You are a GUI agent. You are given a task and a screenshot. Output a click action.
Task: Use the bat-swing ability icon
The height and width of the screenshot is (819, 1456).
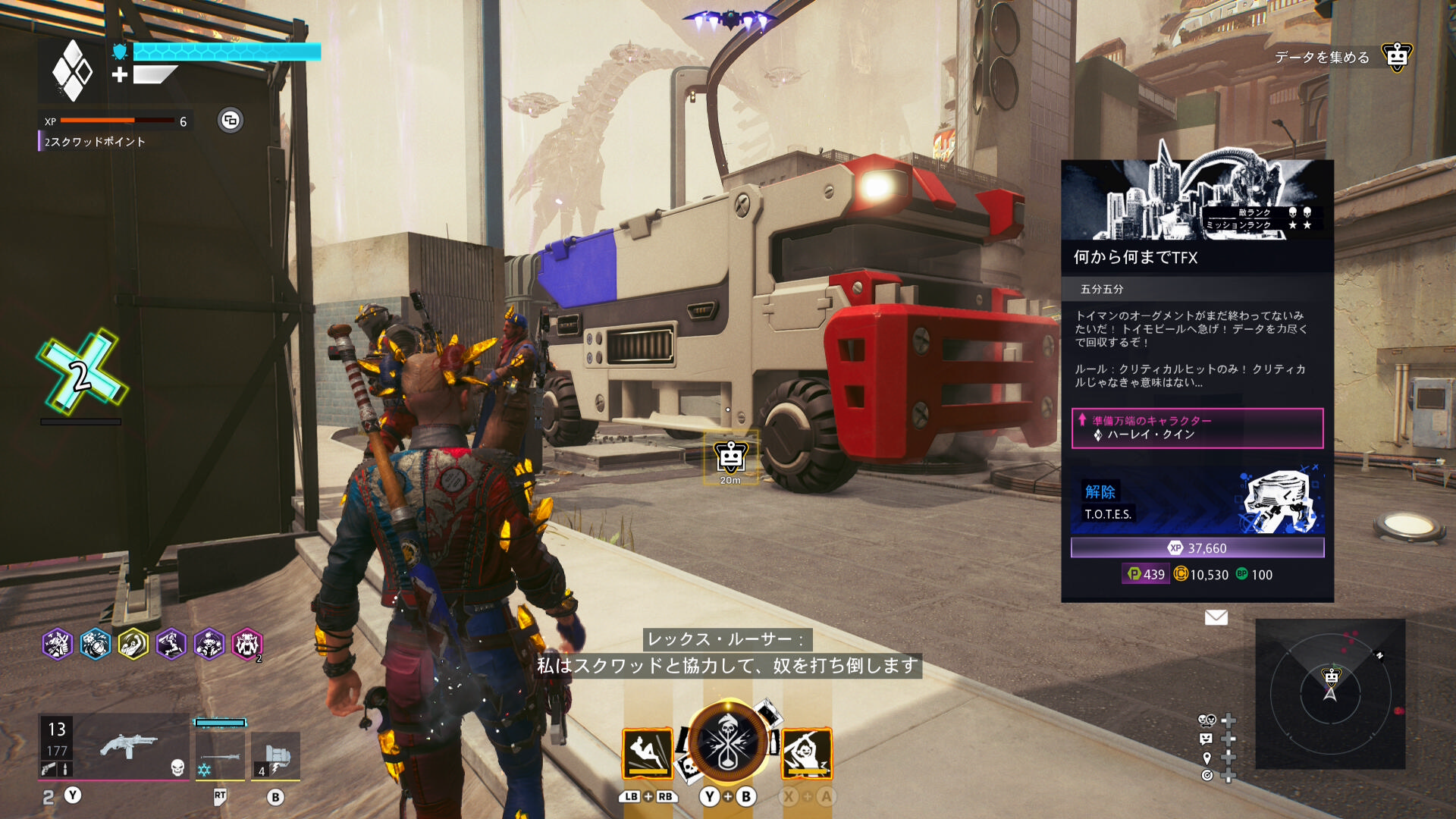click(x=806, y=753)
